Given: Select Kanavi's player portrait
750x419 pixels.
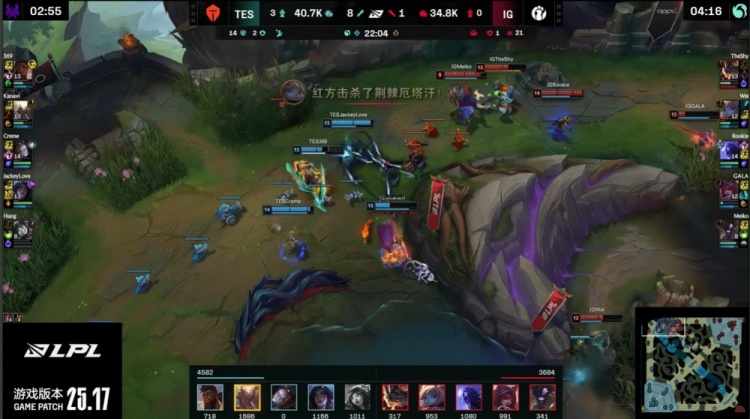Looking at the screenshot, I should [x=22, y=111].
